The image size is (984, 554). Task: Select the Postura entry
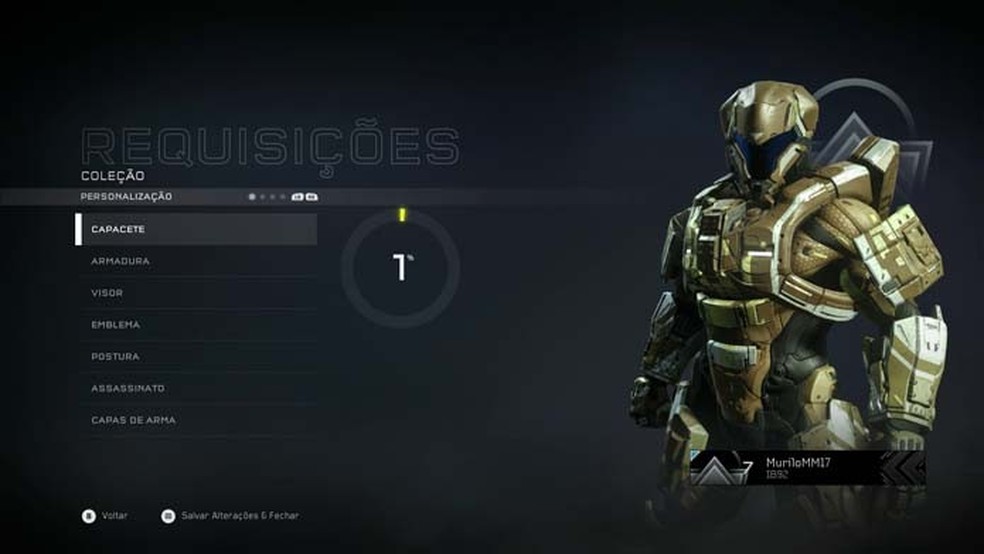coord(196,357)
